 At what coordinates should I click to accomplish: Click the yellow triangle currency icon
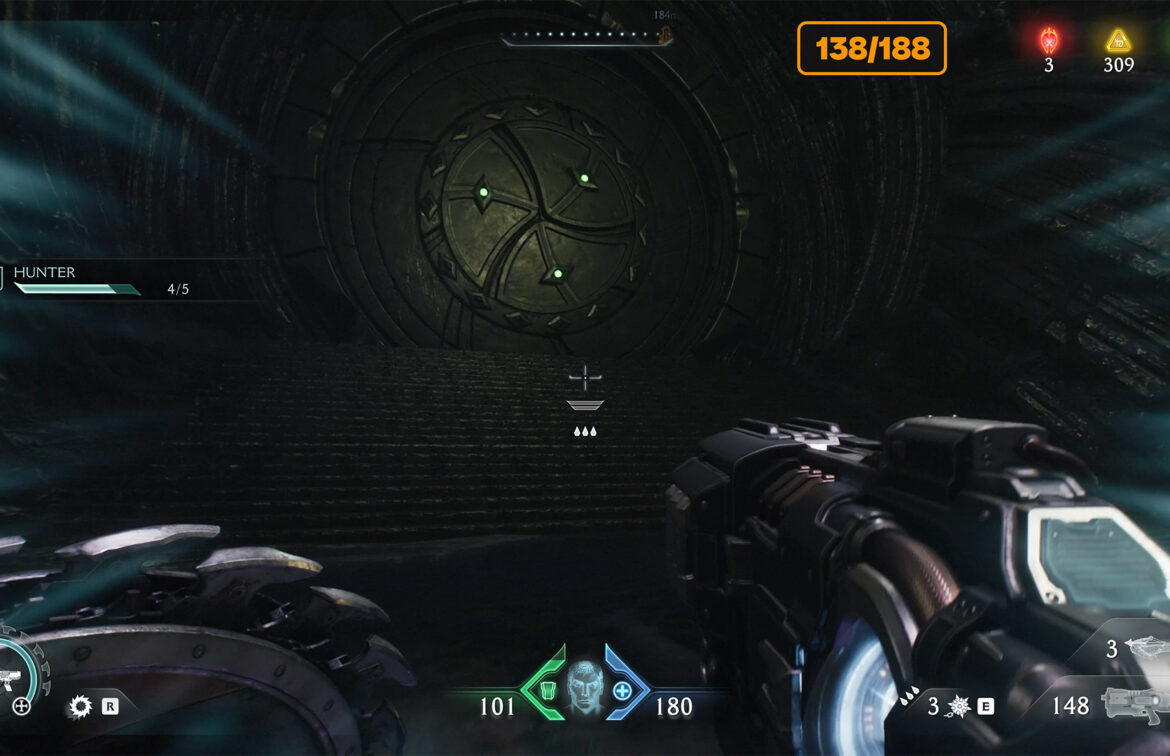tap(1118, 41)
